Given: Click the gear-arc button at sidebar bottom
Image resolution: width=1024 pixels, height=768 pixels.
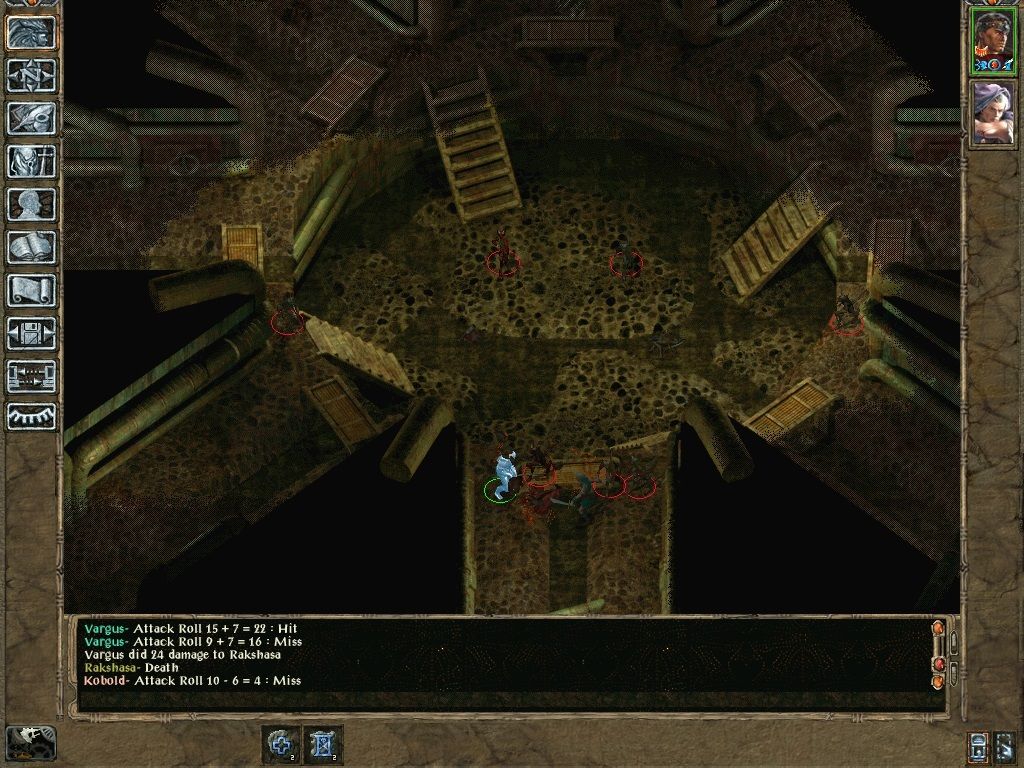Looking at the screenshot, I should [x=31, y=416].
